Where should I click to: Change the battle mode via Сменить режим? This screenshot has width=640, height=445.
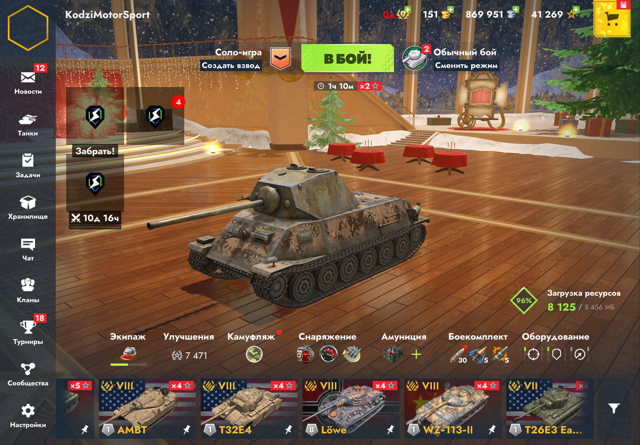(x=465, y=65)
